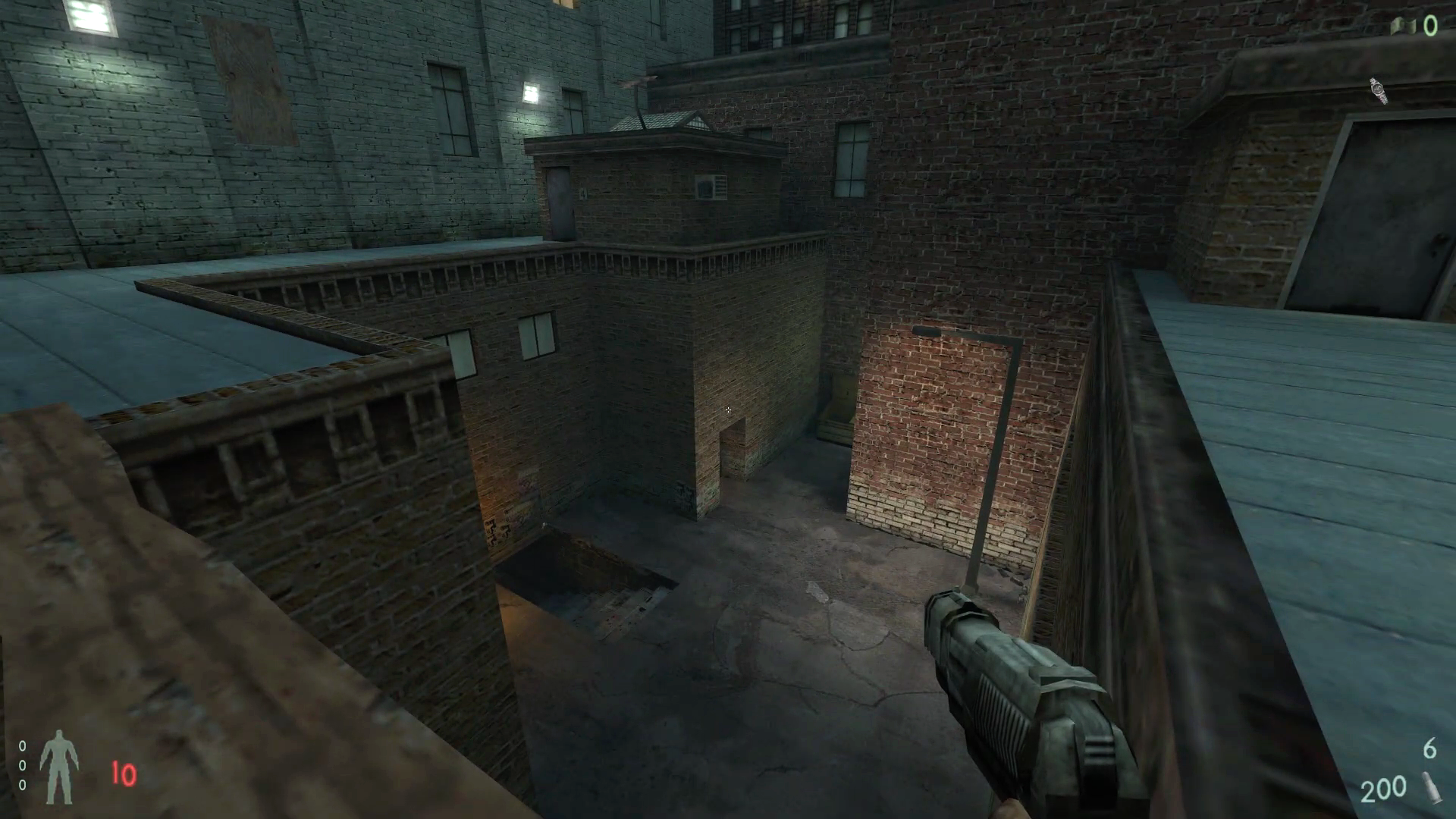
Task: Click the body silhouette status icon
Action: pos(58,767)
